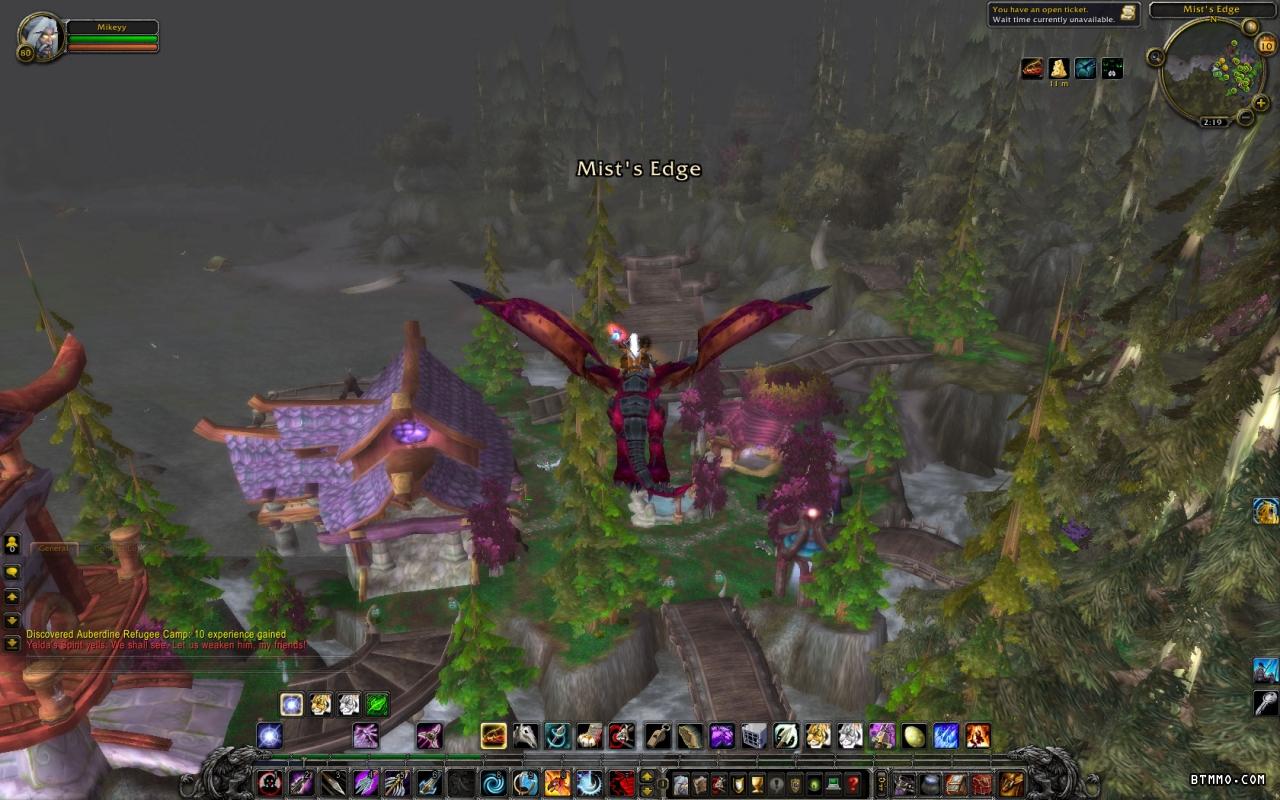Activate the orange flame ability icon
This screenshot has width=1280, height=800.
click(x=977, y=737)
